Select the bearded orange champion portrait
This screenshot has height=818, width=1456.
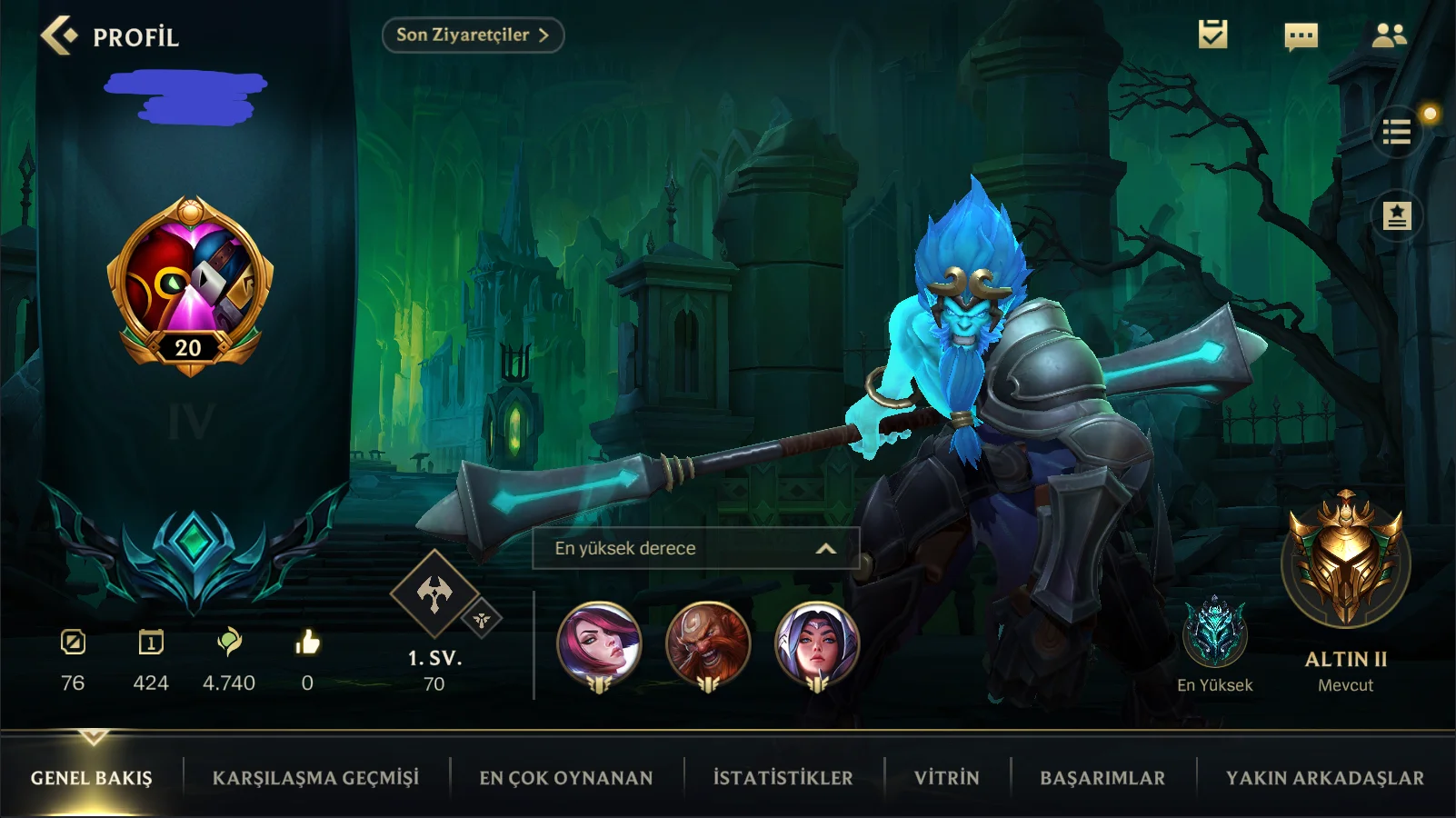coord(708,644)
